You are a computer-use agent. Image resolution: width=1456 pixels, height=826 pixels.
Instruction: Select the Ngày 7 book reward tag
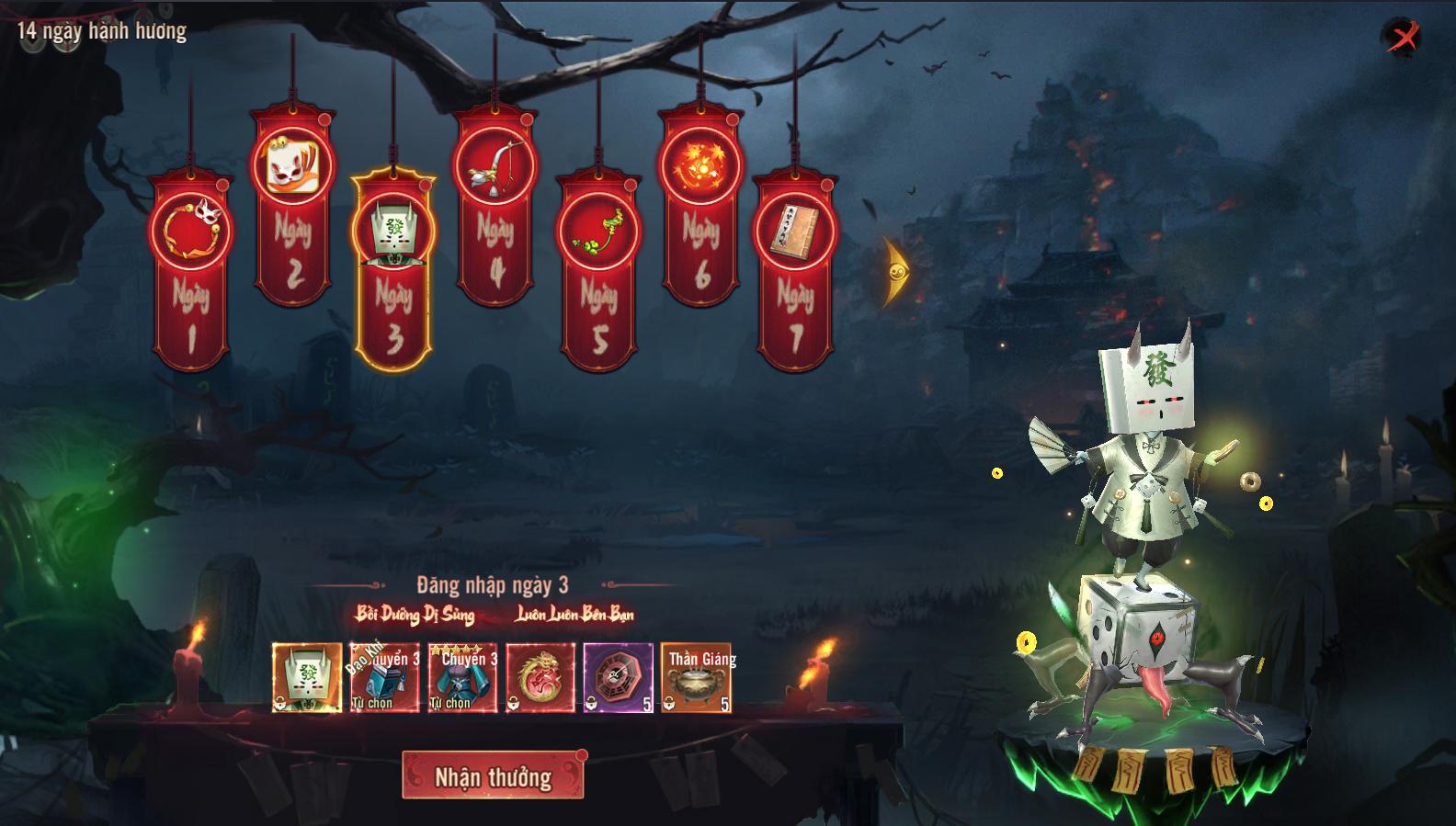(795, 274)
